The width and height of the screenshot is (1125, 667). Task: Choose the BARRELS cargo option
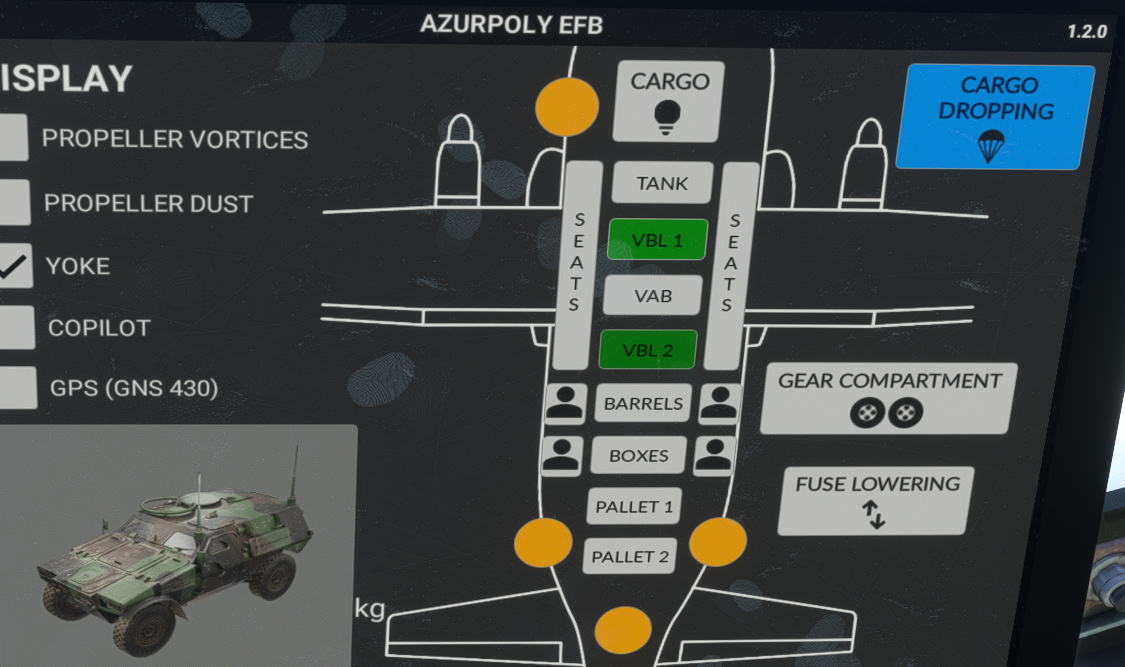[x=644, y=404]
